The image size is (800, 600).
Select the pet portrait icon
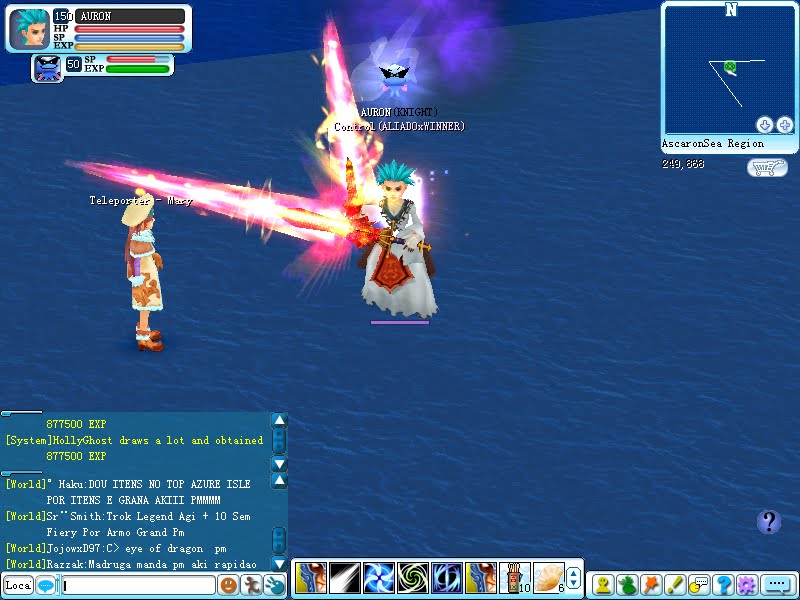tap(46, 68)
